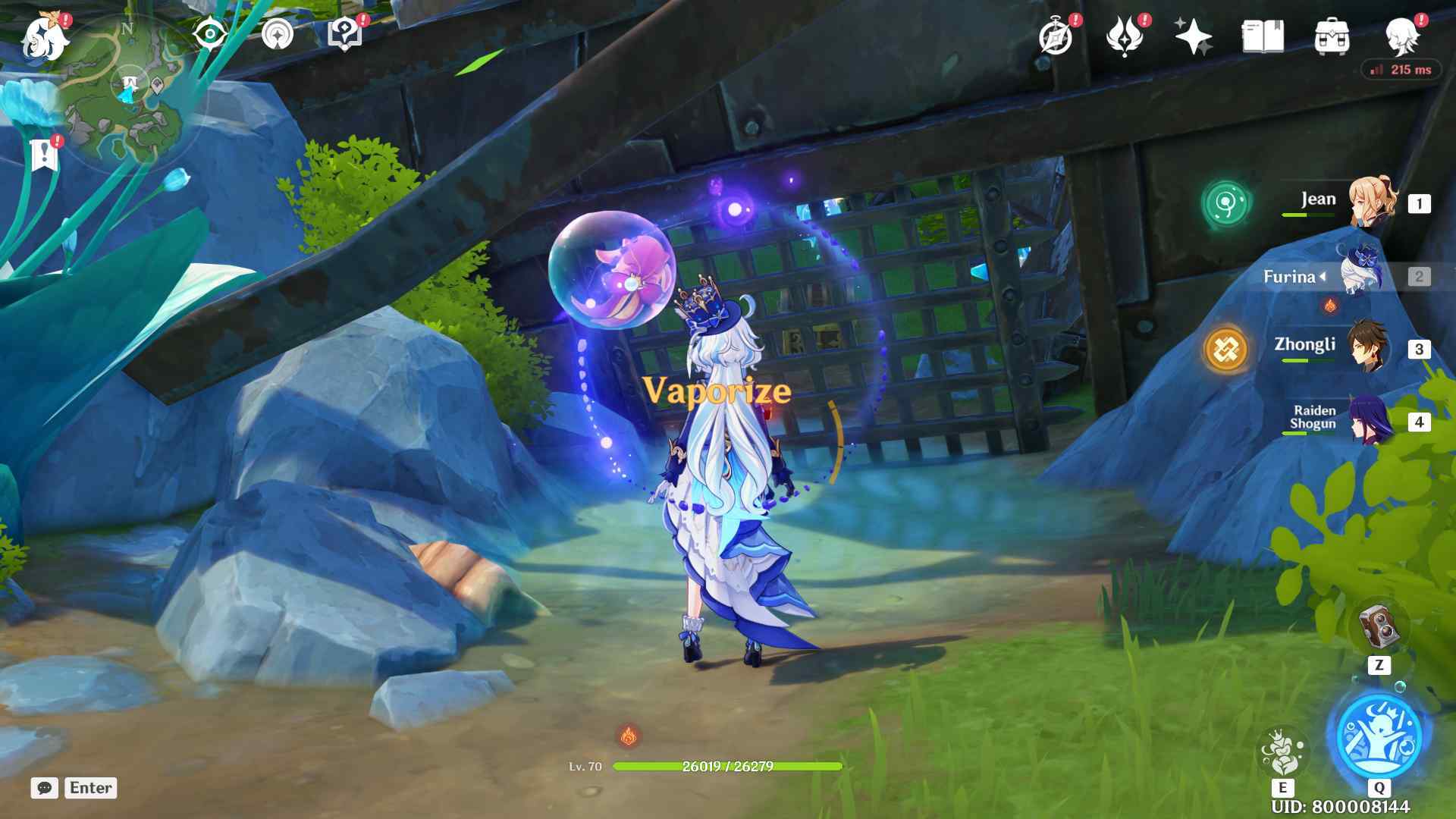Screen dimensions: 1456x819
Task: Open the character profile head icon
Action: (x=1402, y=36)
